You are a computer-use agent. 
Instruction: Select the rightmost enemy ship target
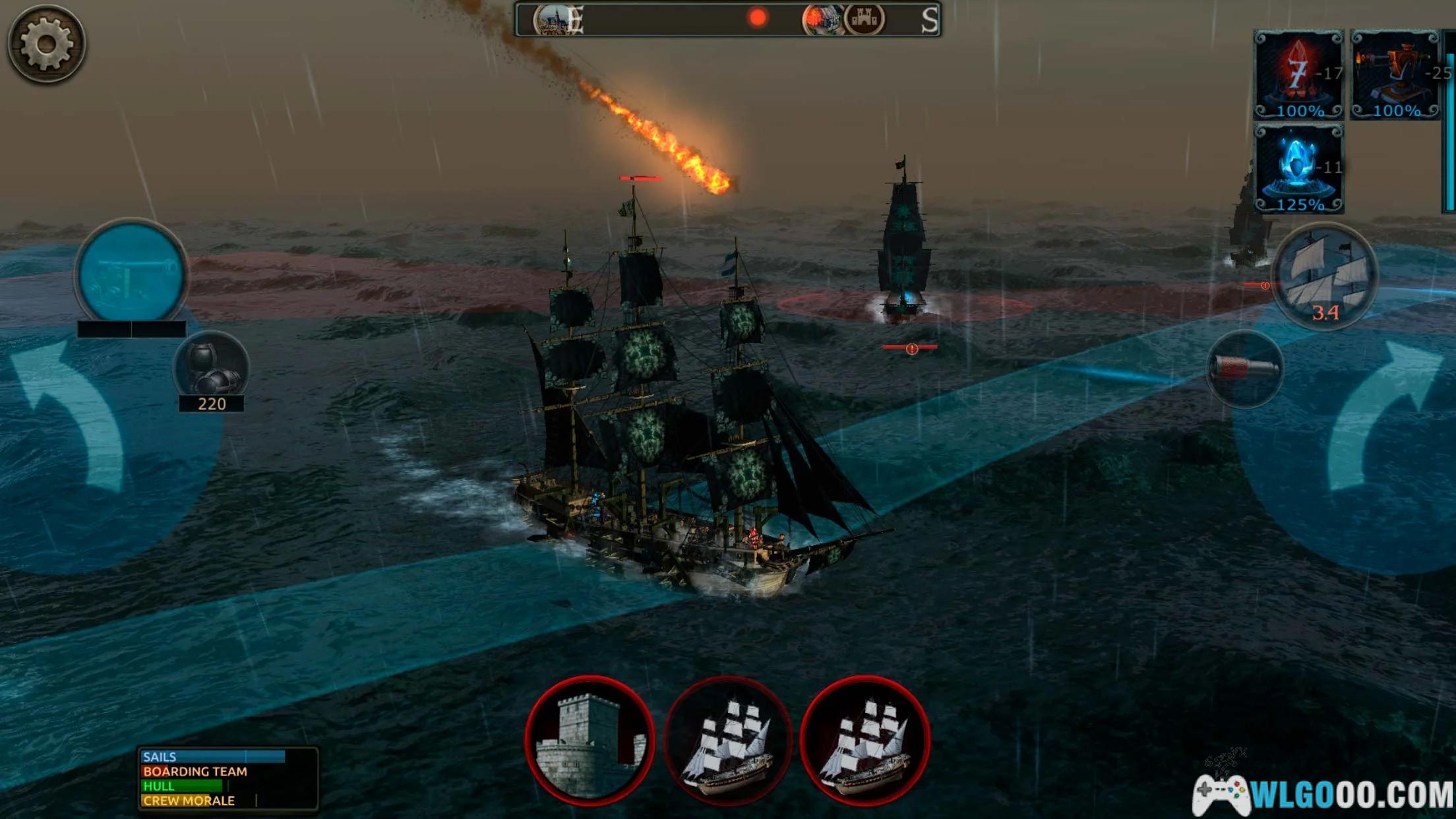865,740
